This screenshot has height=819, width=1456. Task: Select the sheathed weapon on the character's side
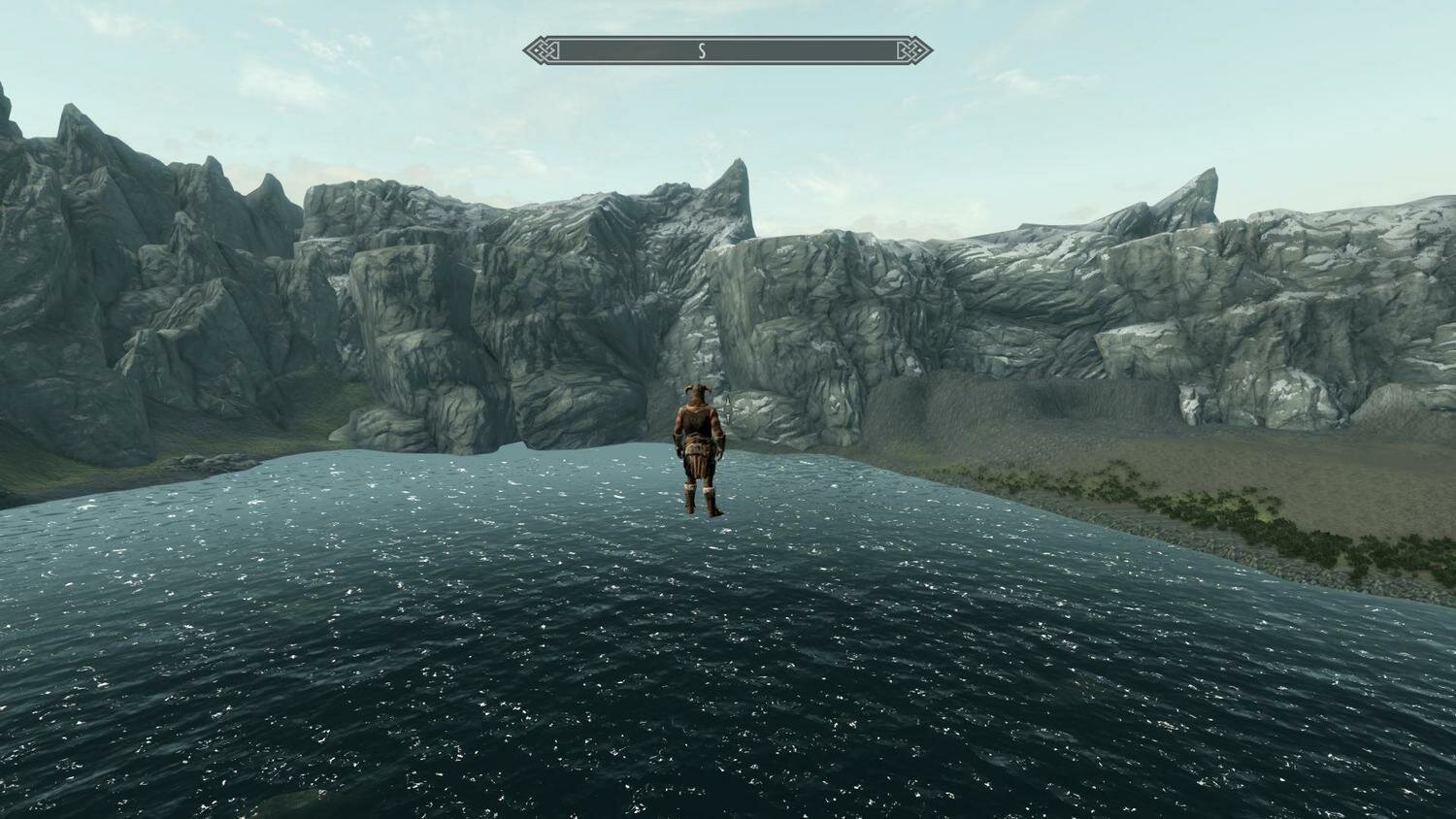click(711, 463)
